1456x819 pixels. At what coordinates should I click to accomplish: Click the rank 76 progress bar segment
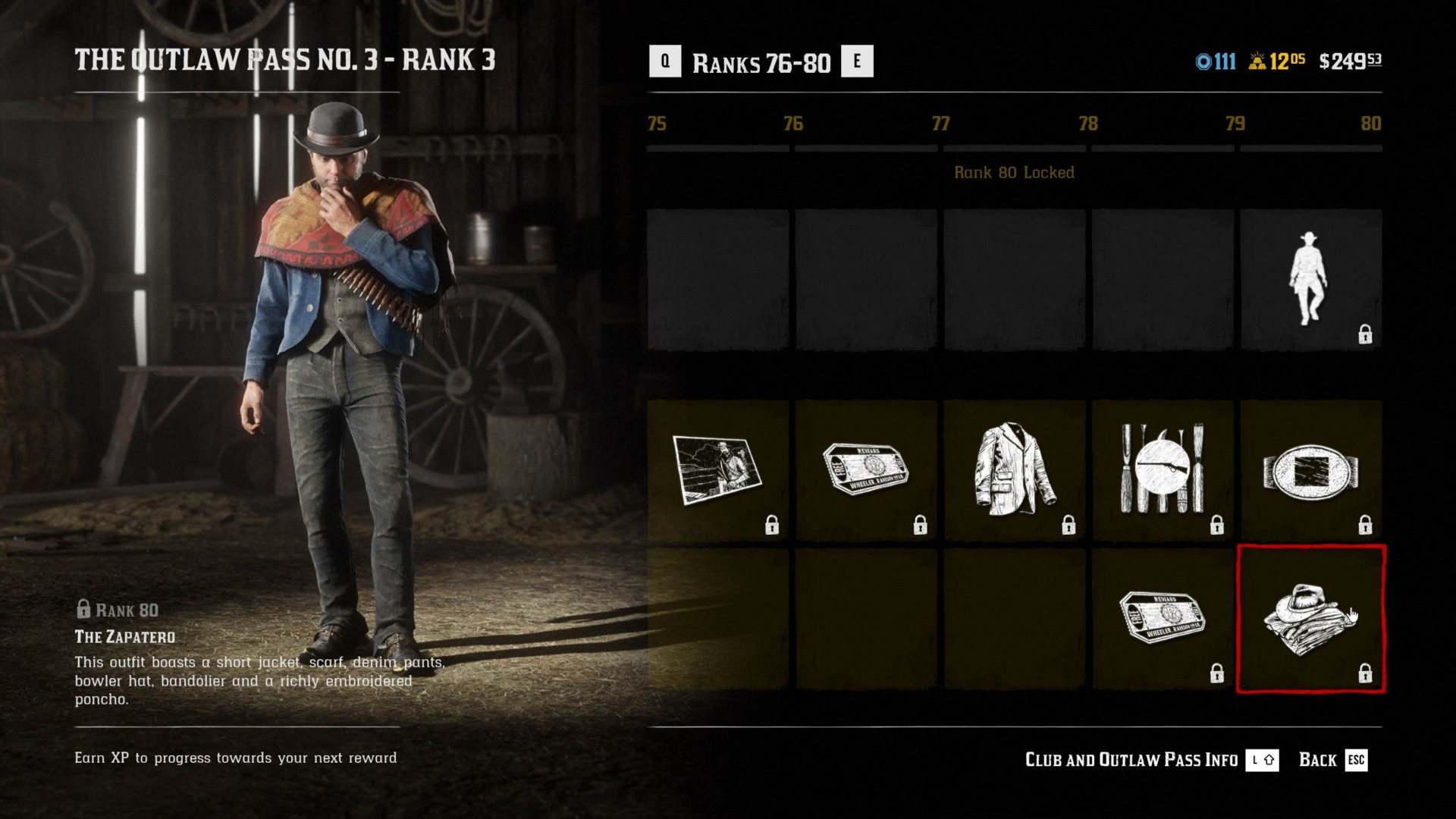point(864,148)
